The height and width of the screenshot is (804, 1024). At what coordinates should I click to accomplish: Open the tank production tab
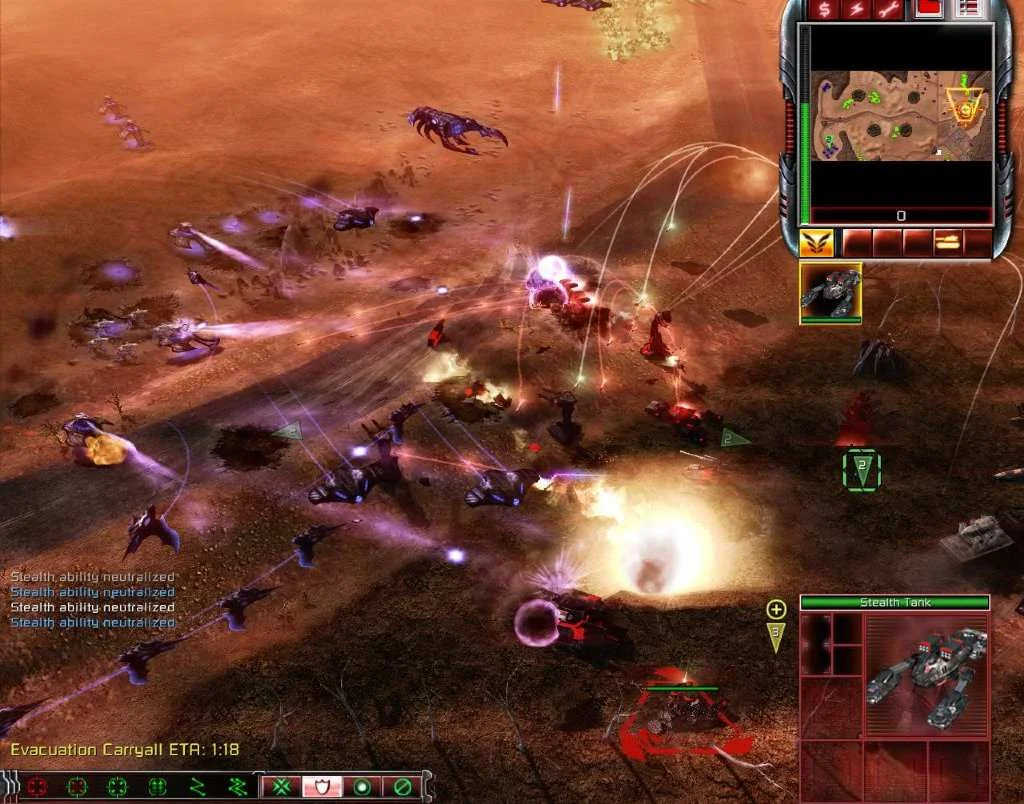point(947,243)
